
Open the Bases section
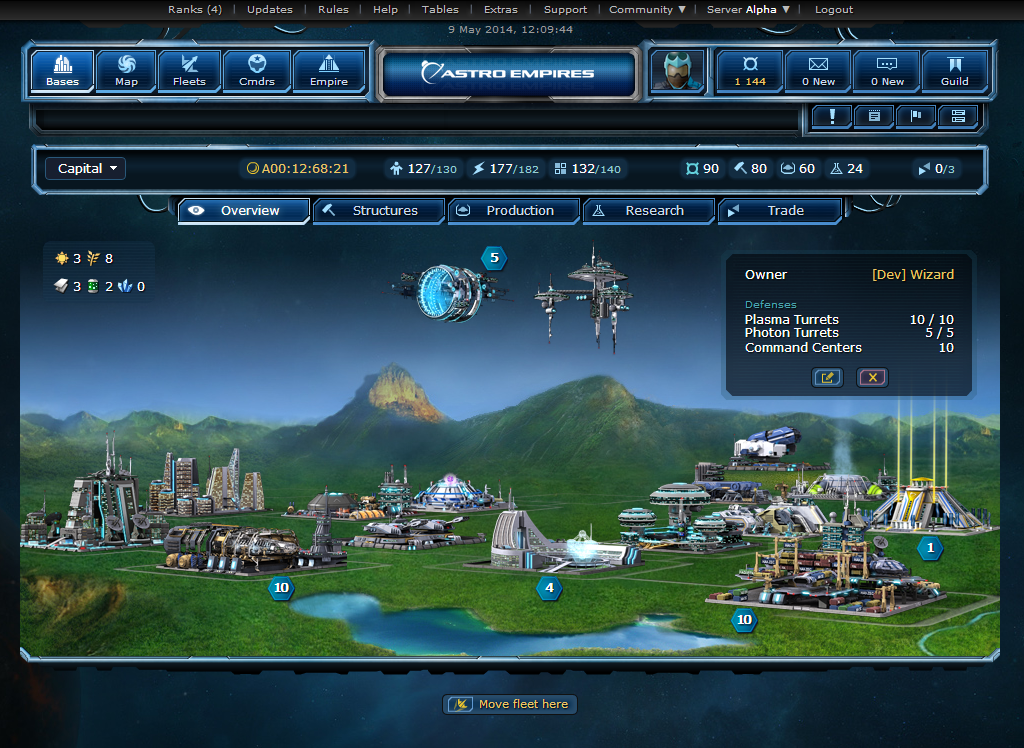(63, 71)
